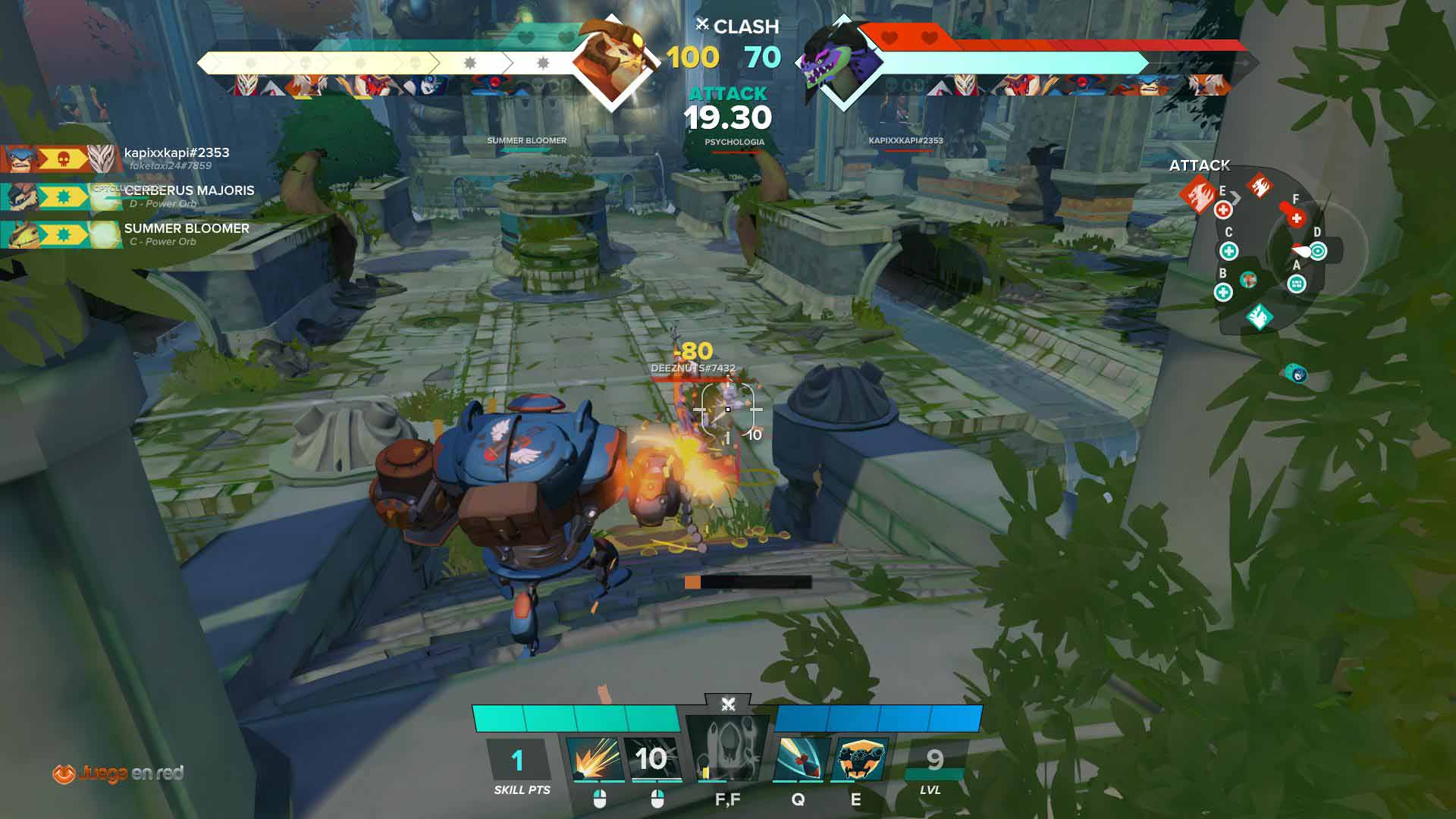
Task: Use the missile ability icon
Action: click(800, 758)
